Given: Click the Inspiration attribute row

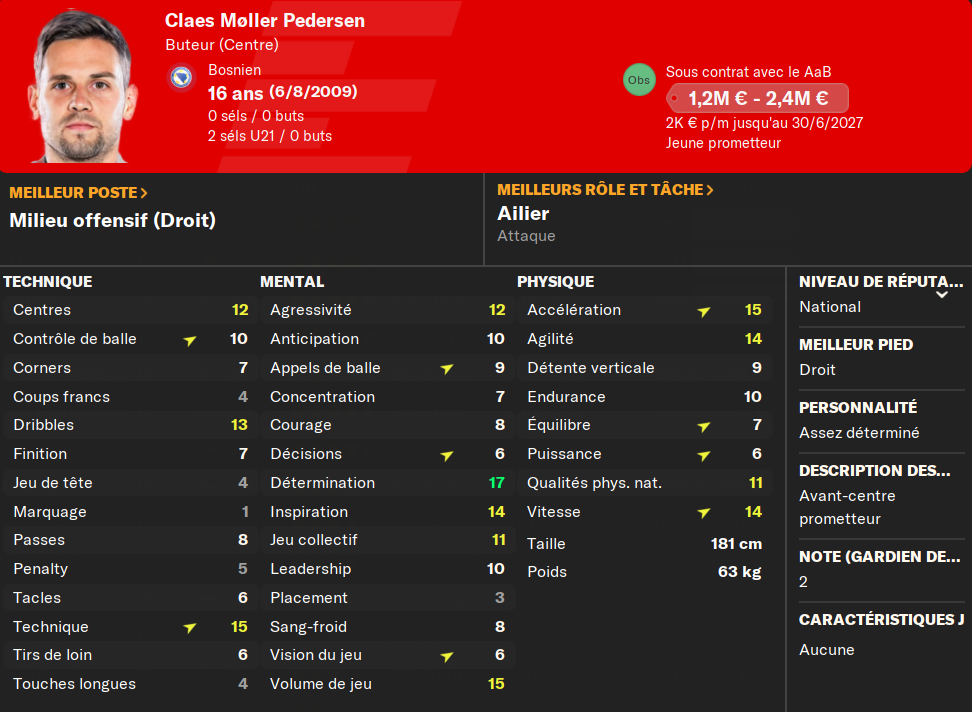Looking at the screenshot, I should pos(386,512).
